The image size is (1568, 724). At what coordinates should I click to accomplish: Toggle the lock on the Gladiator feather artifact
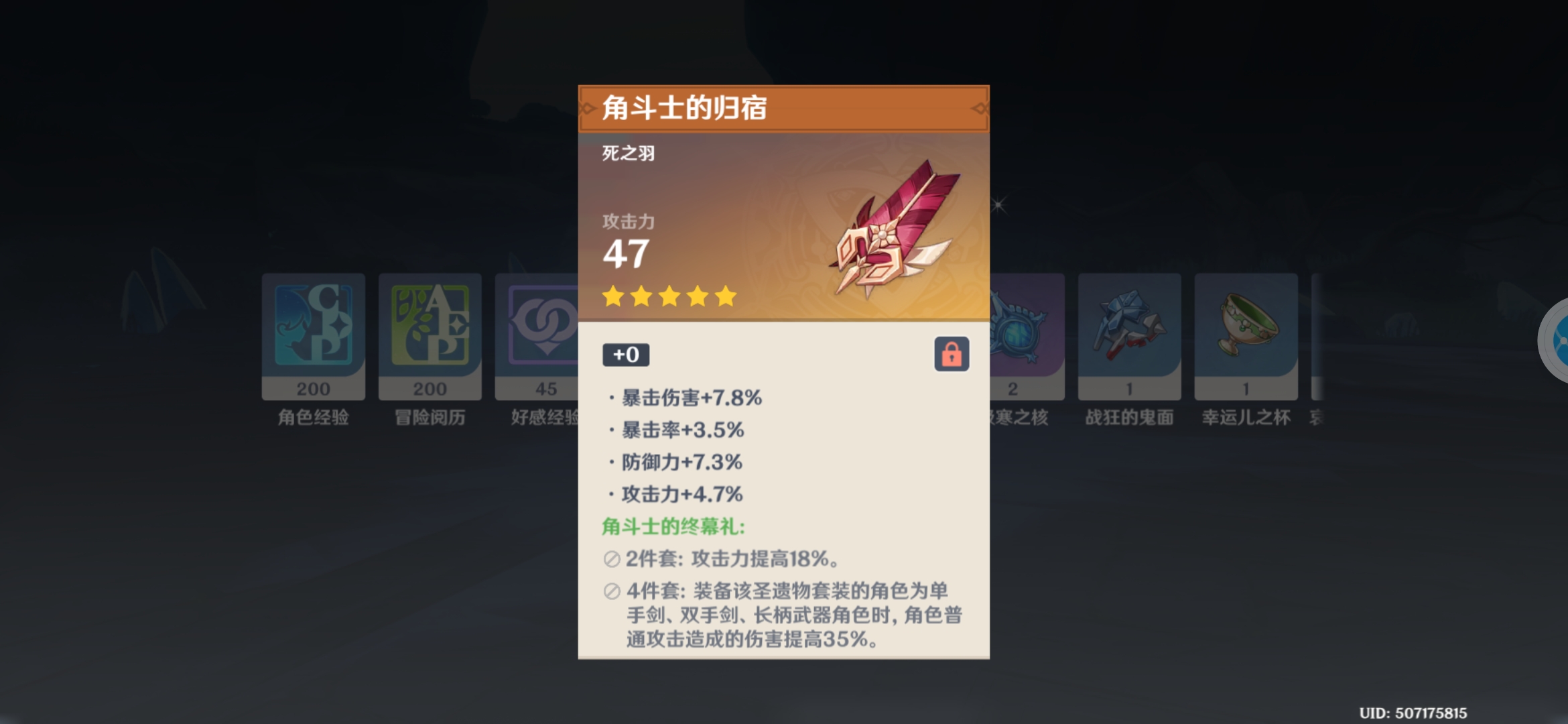(x=952, y=354)
